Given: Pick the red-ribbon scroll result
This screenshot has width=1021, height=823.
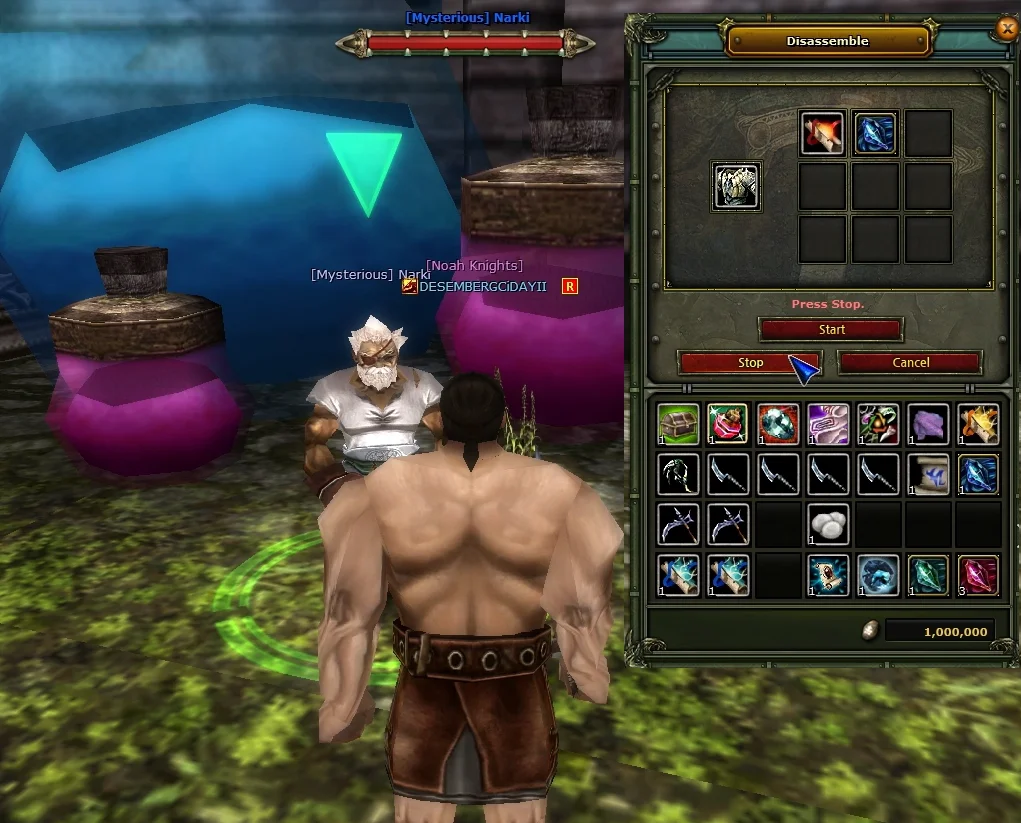Looking at the screenshot, I should [x=823, y=134].
